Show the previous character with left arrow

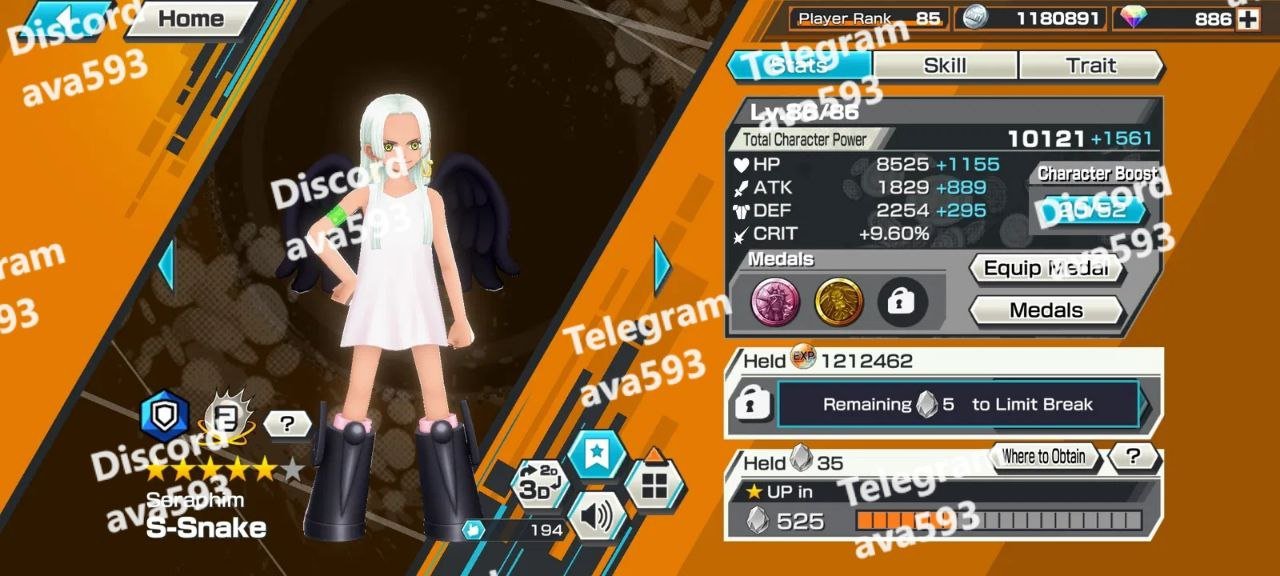(166, 266)
